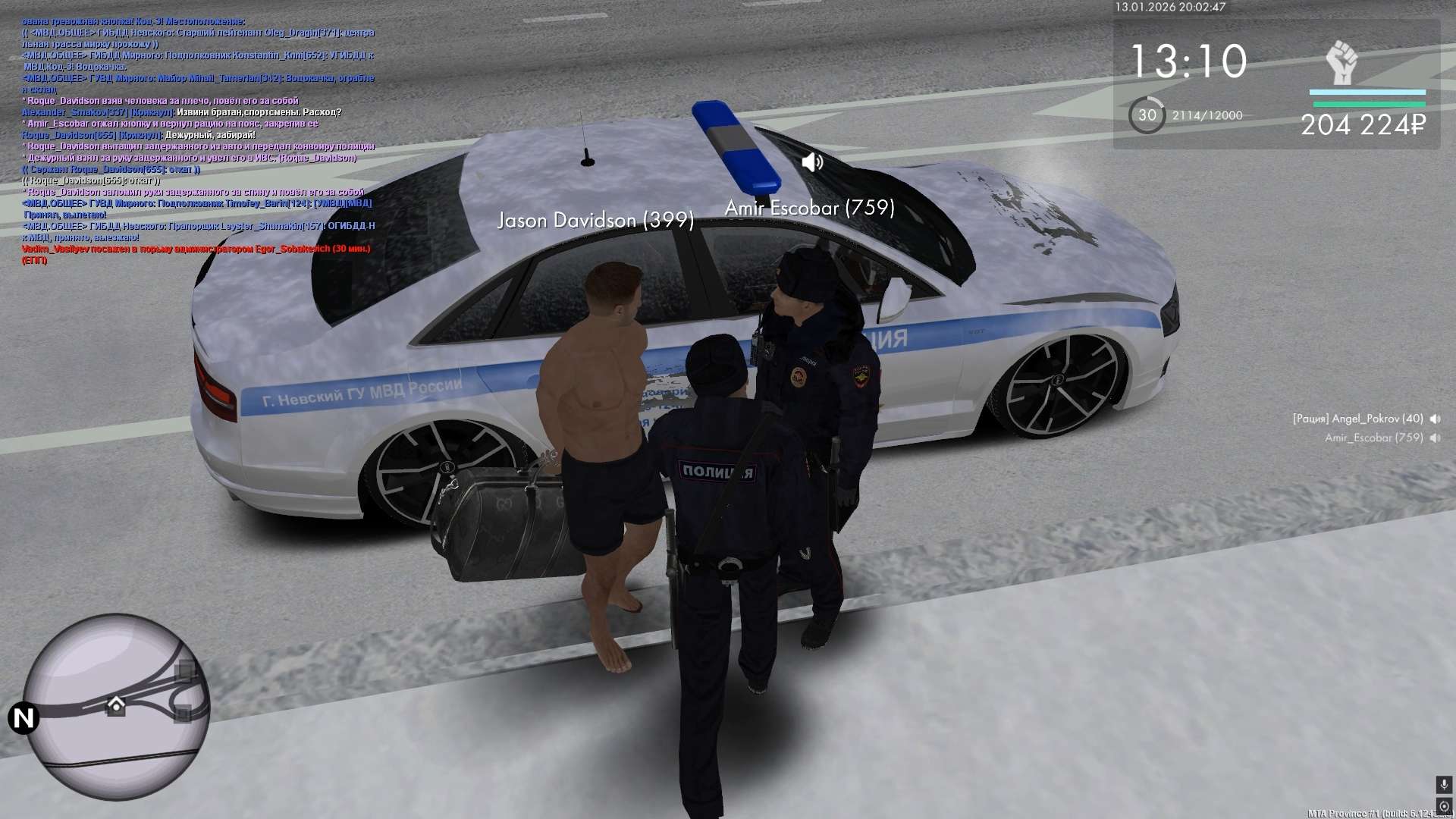Click the level 30 circle indicator
The width and height of the screenshot is (1456, 819).
click(x=1147, y=115)
